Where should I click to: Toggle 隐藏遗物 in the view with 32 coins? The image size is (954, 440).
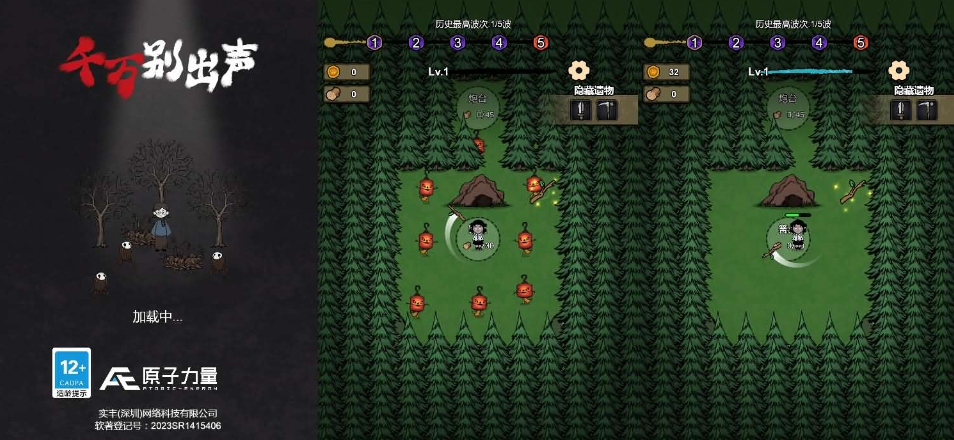[x=914, y=90]
